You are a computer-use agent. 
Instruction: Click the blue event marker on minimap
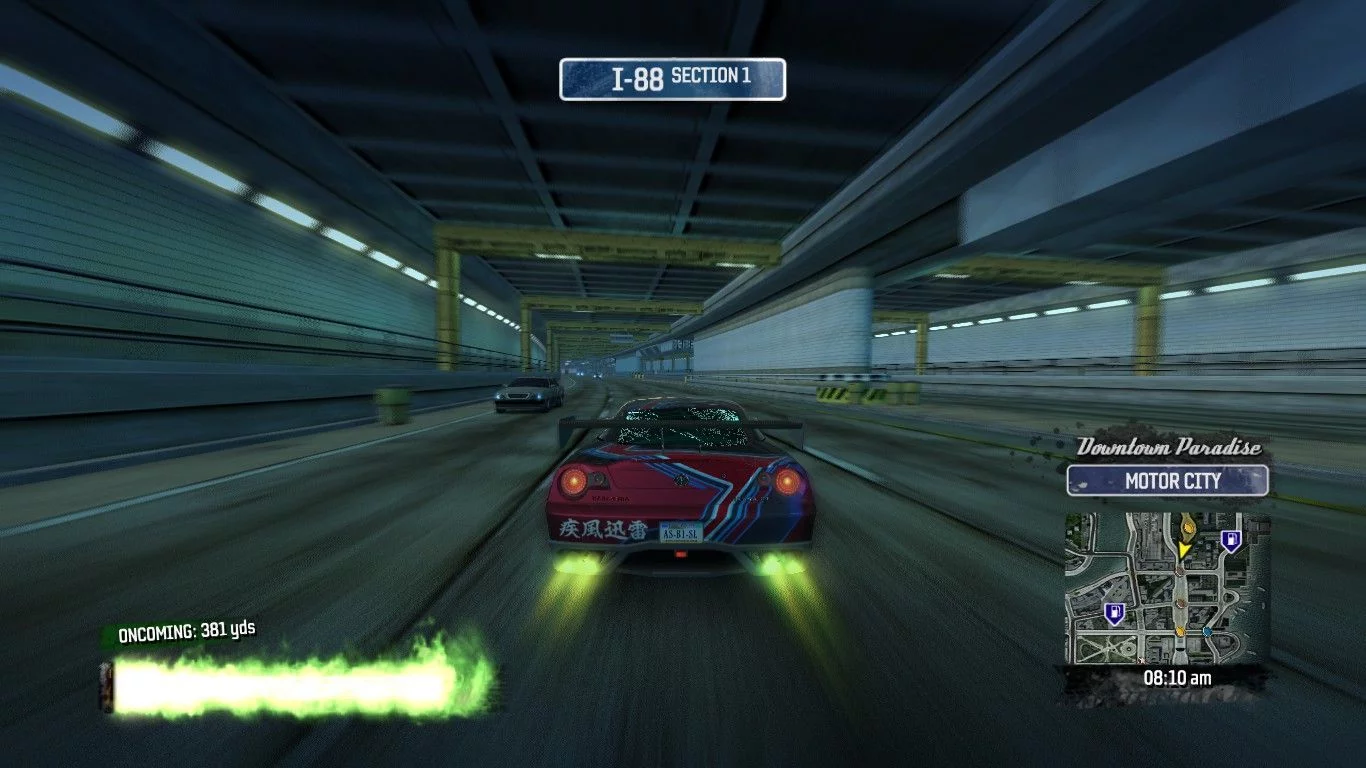click(x=1208, y=632)
